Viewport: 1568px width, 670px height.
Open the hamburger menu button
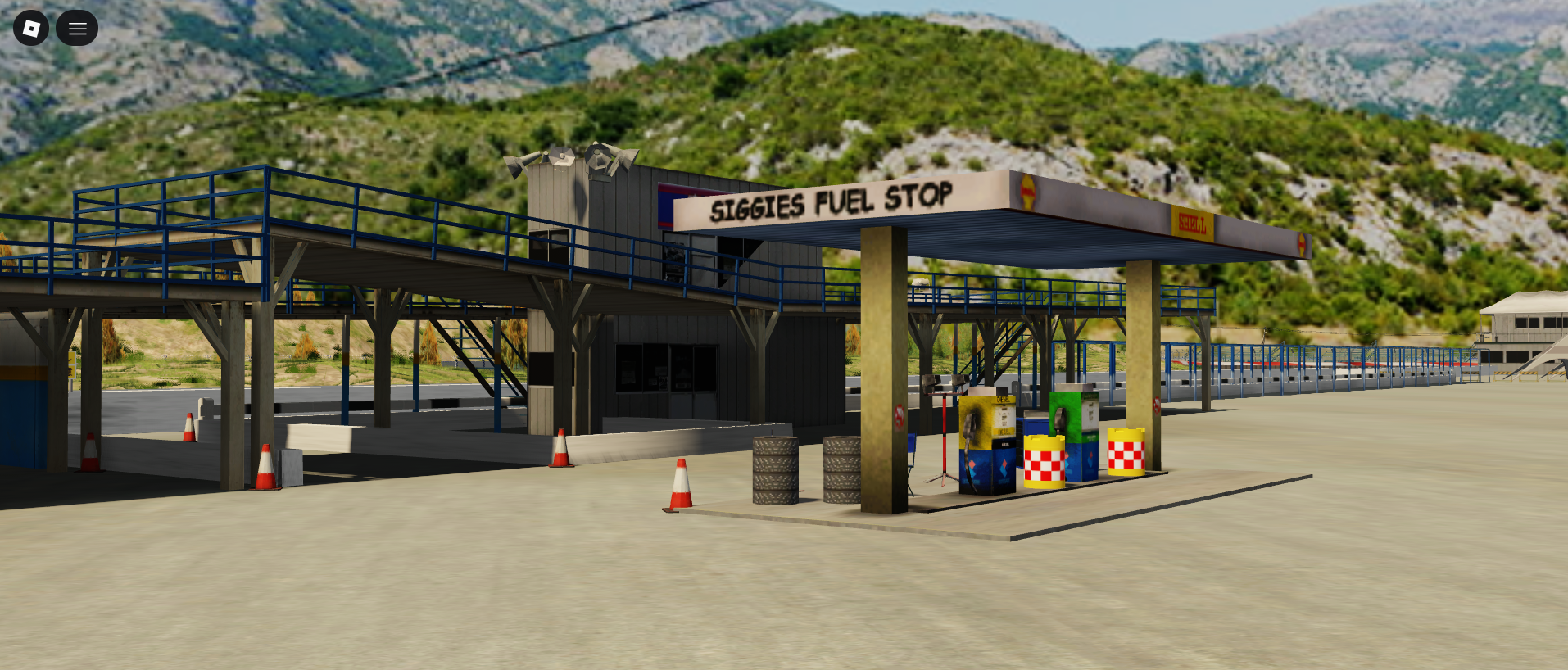(77, 29)
